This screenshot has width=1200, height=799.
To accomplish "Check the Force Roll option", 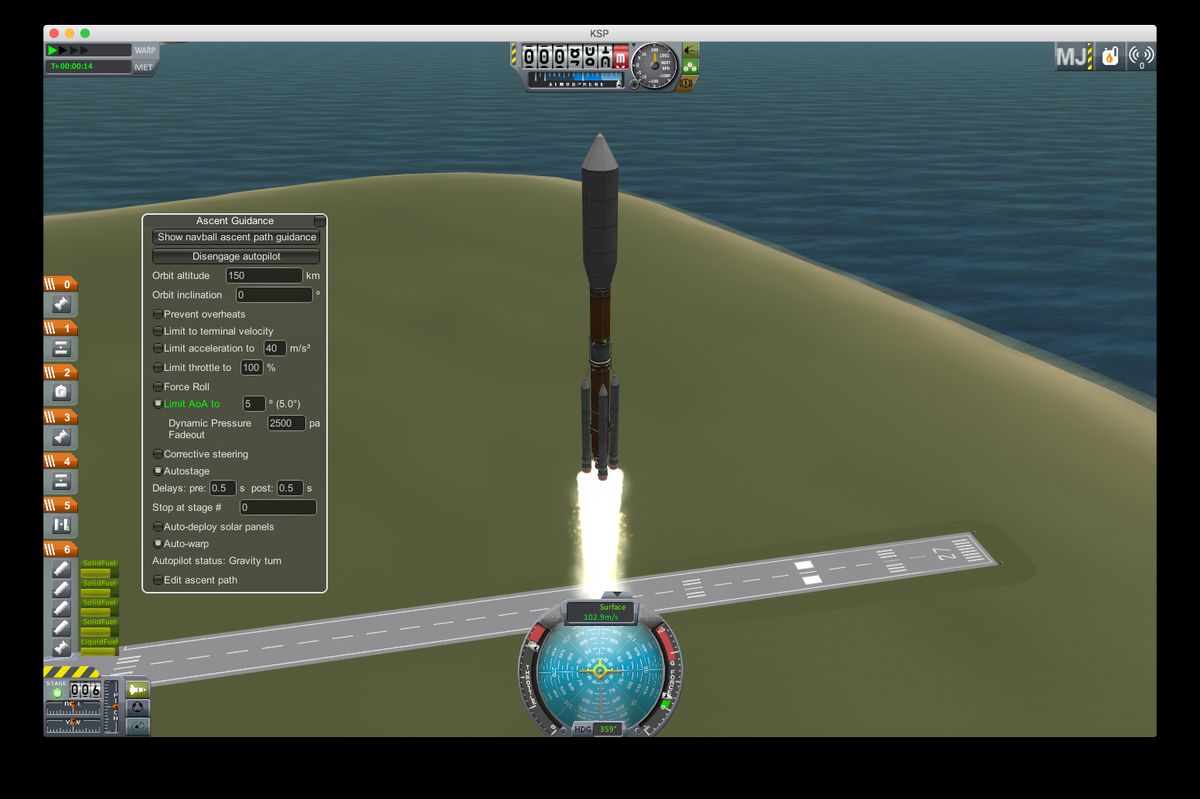I will (x=158, y=387).
